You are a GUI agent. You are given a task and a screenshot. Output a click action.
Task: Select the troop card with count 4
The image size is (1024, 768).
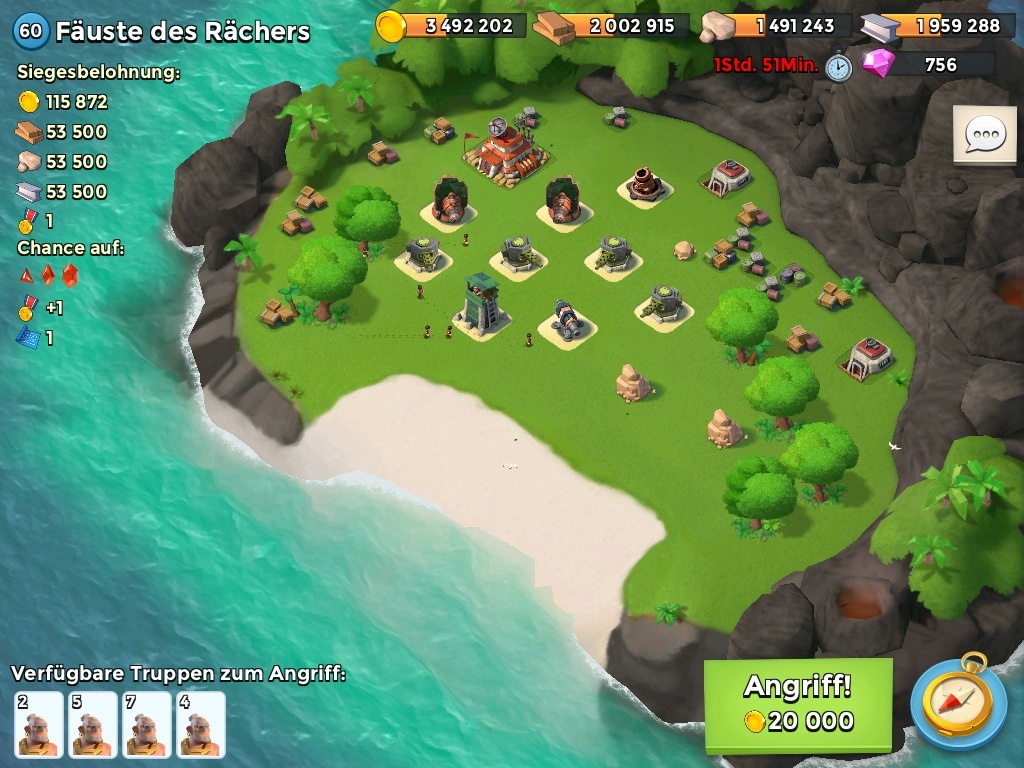[x=201, y=724]
